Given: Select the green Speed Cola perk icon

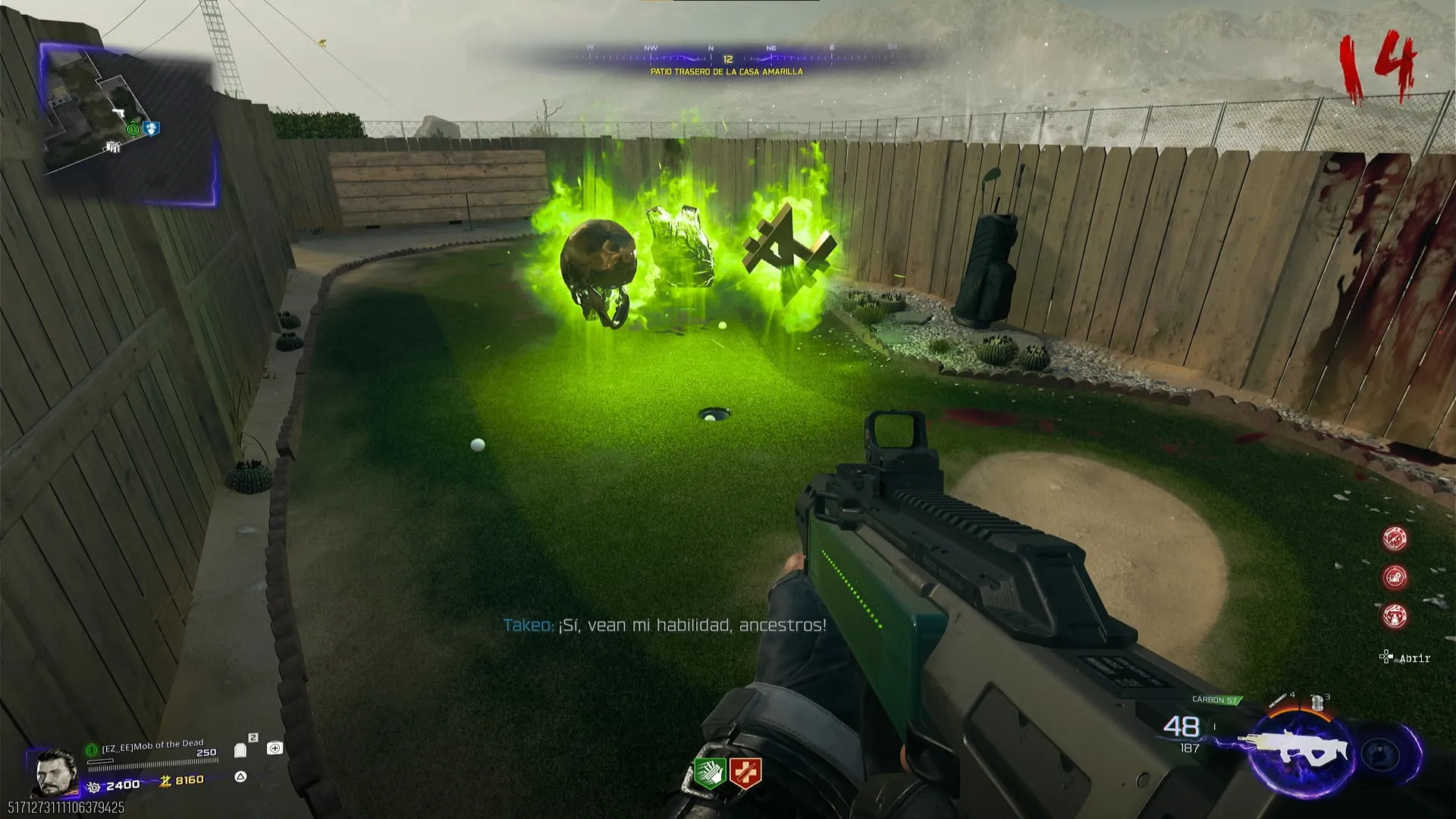Looking at the screenshot, I should [x=710, y=773].
